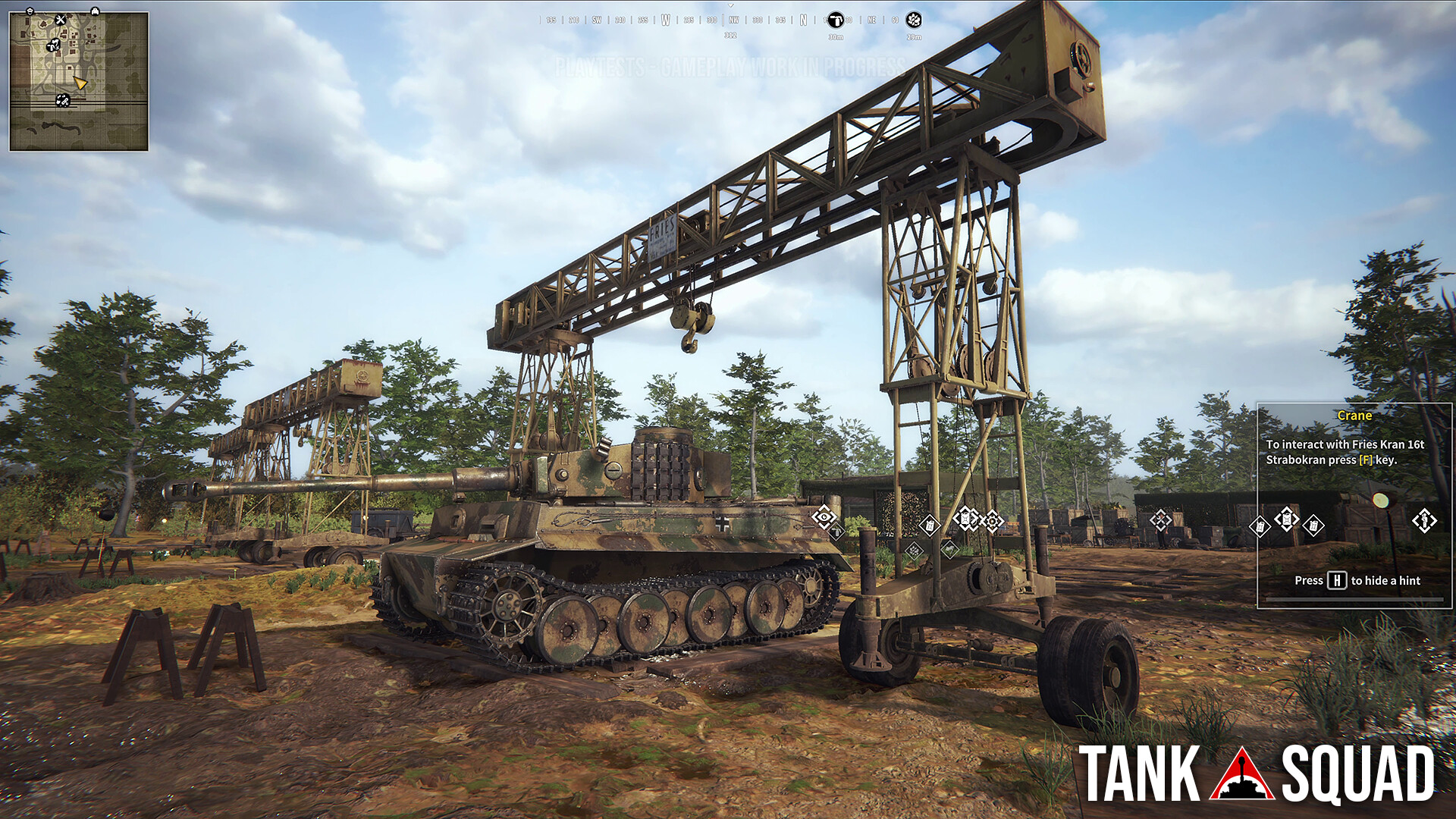
Task: Click the crewman soldier marker on the right
Action: pos(1423,522)
